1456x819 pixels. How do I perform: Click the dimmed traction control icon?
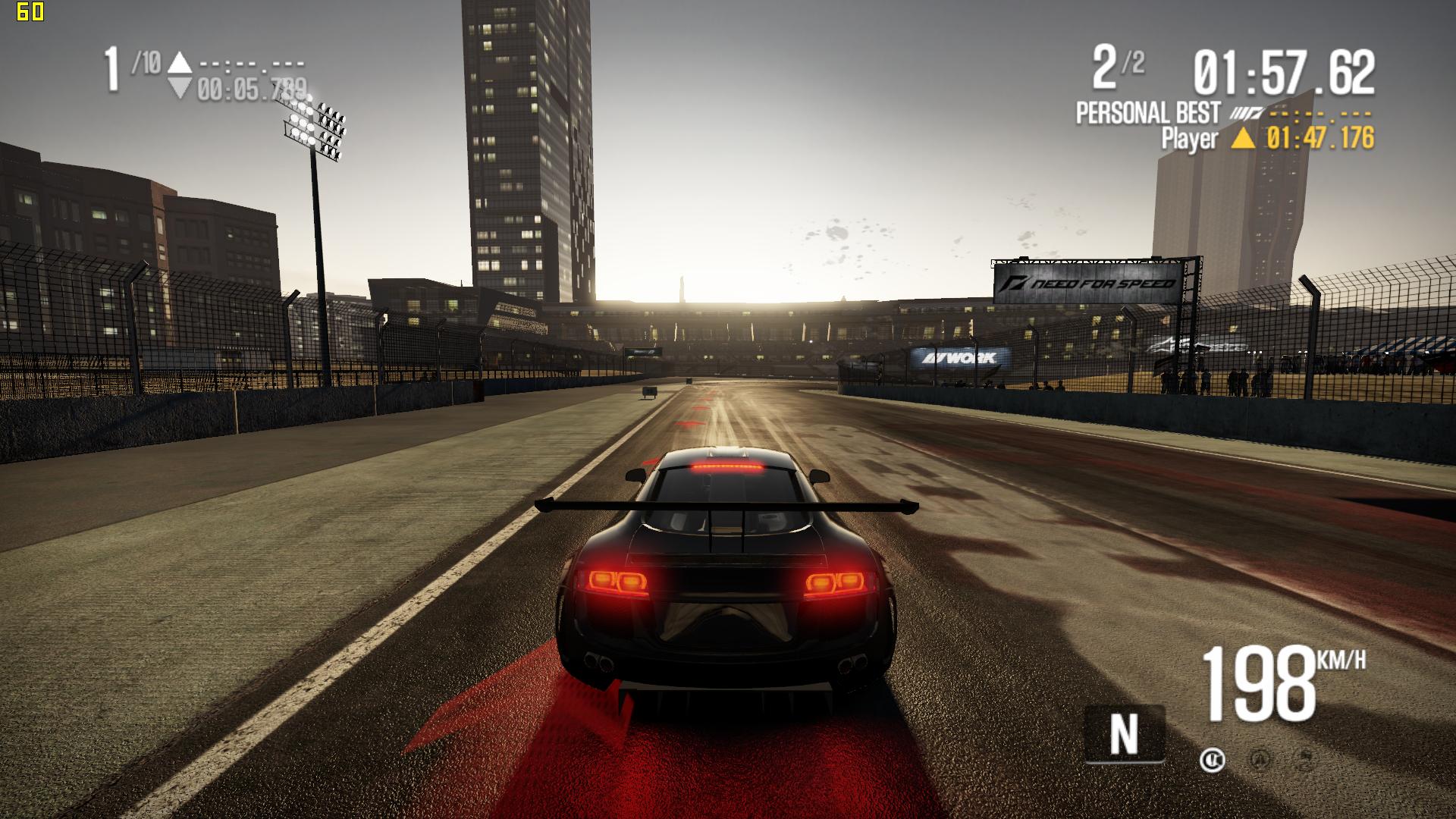1260,759
